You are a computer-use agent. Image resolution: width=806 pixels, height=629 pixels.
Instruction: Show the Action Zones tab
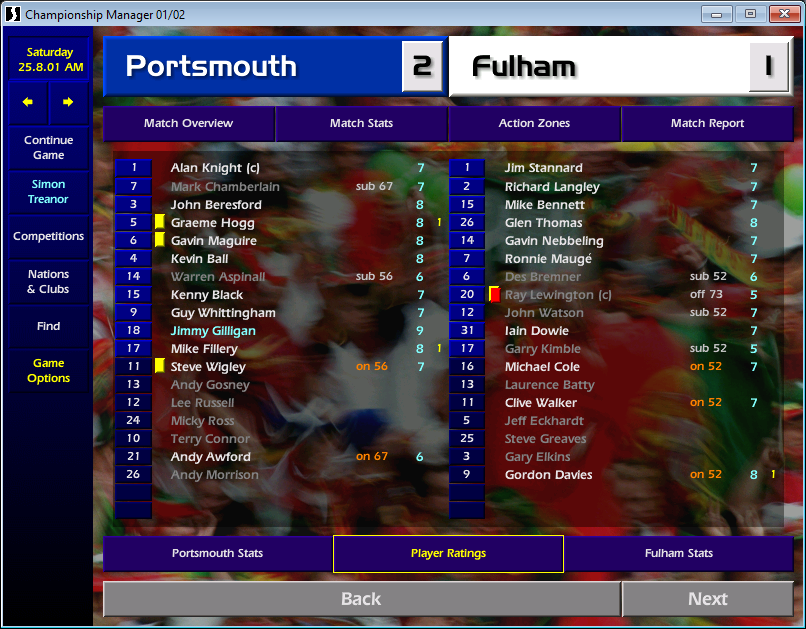pyautogui.click(x=534, y=123)
